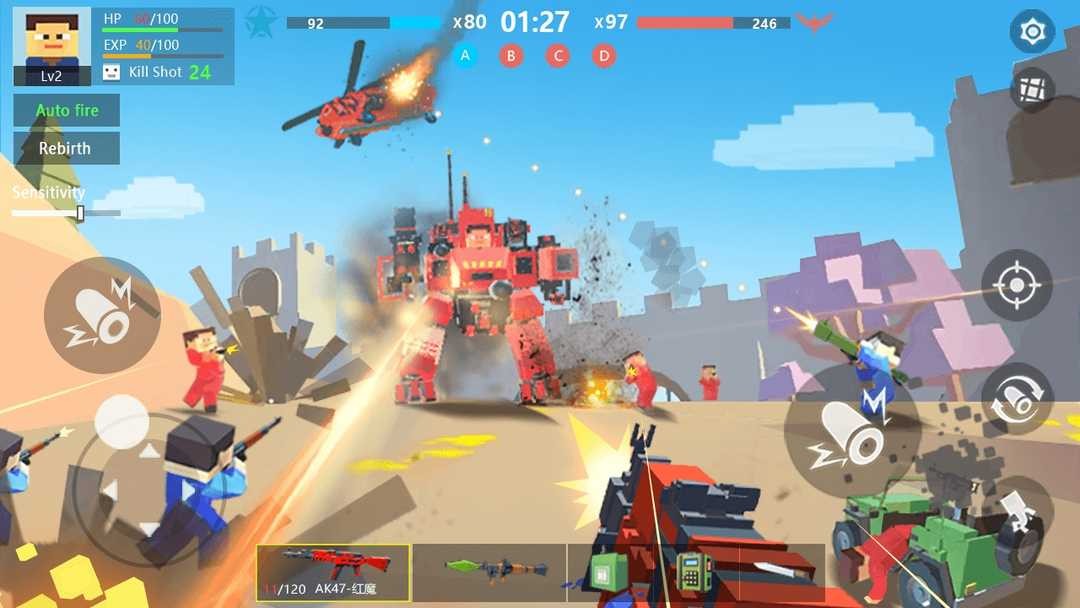Viewport: 1080px width, 608px height.
Task: Tap the Rebirth button
Action: (66, 148)
